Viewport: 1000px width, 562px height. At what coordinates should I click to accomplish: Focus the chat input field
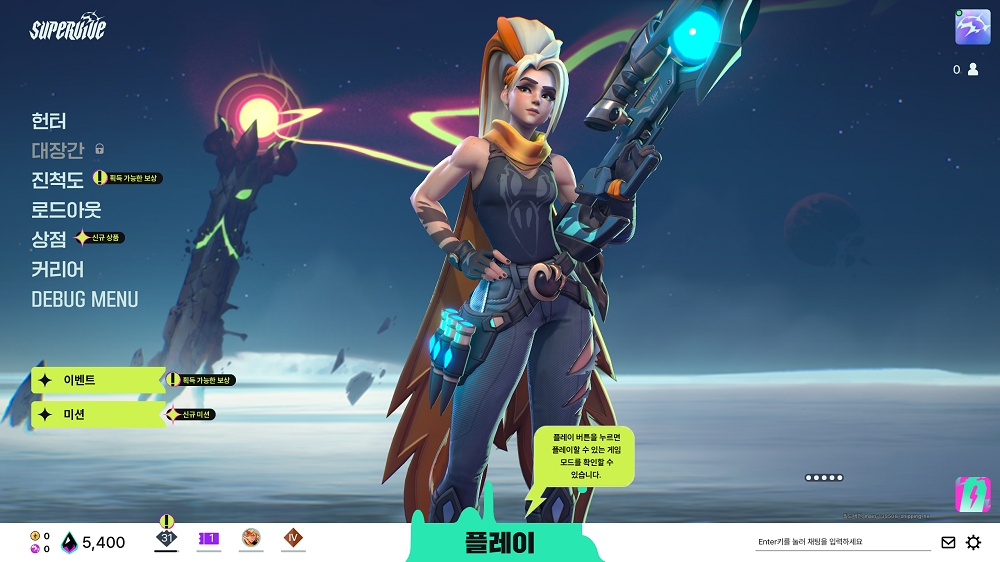click(x=842, y=542)
